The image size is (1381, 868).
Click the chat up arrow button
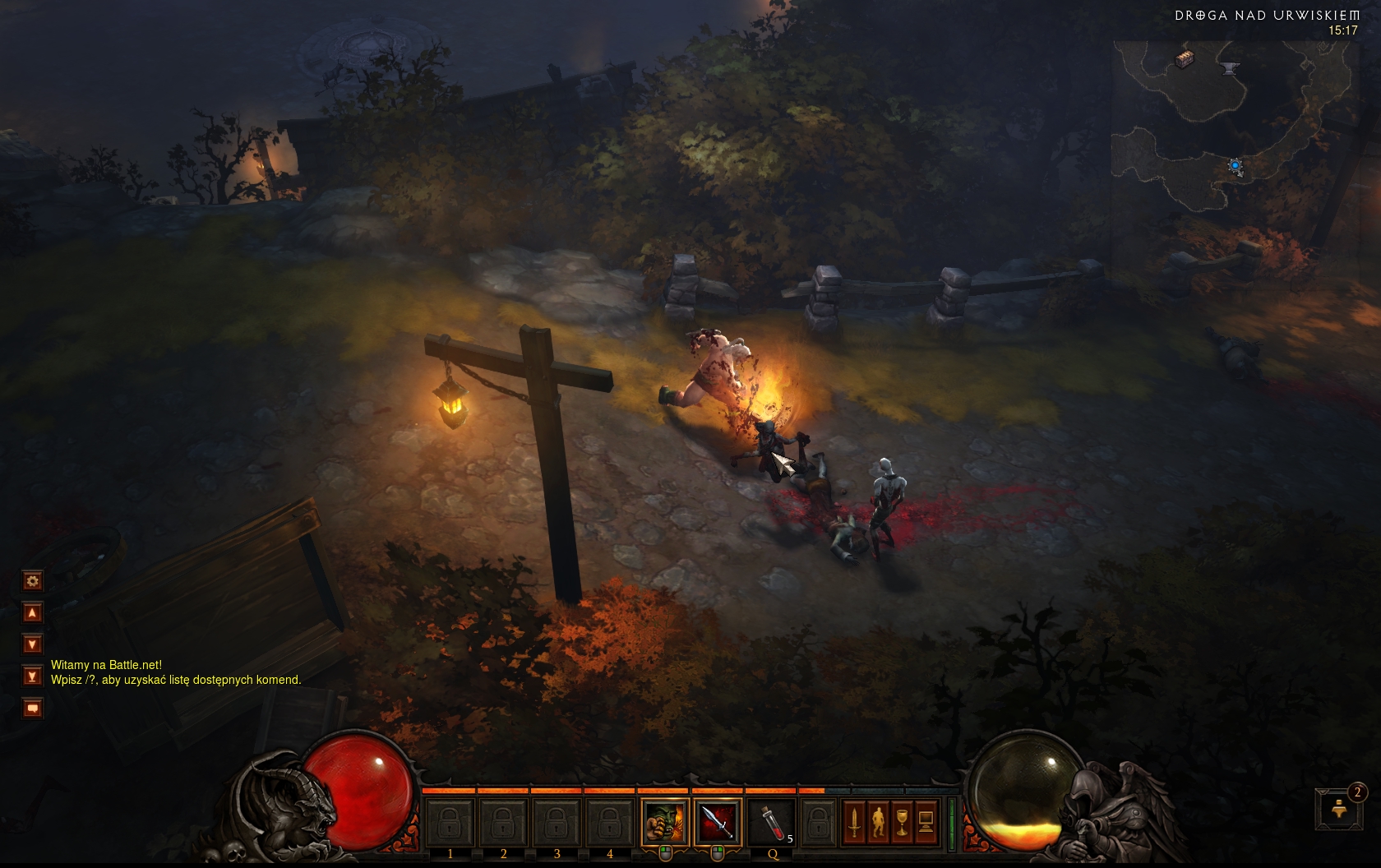pos(32,612)
